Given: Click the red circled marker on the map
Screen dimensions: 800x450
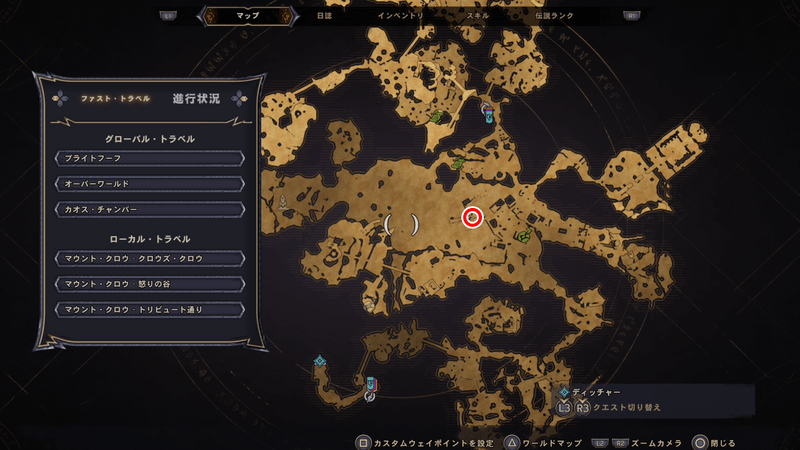Looking at the screenshot, I should (473, 217).
